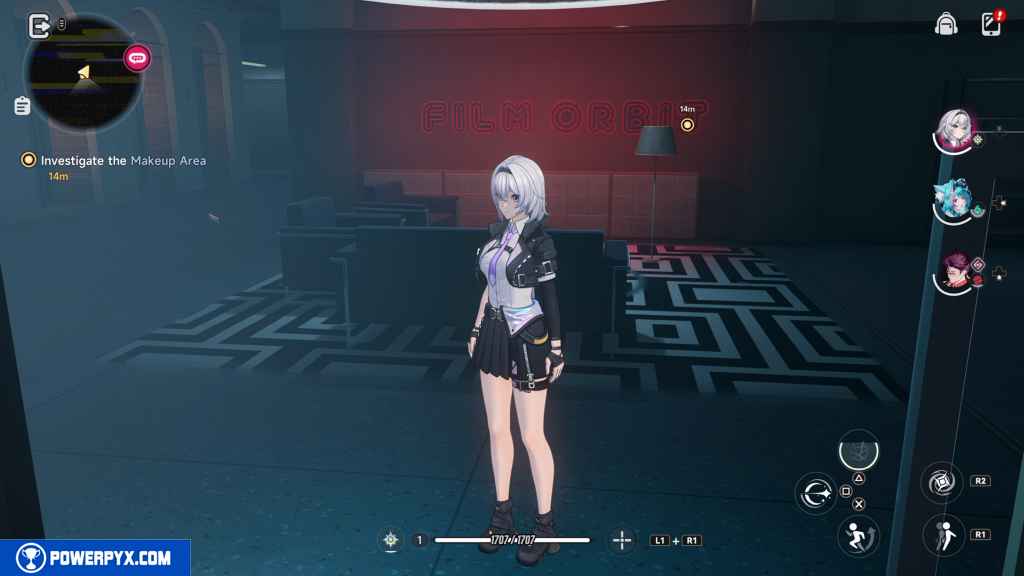1024x576 pixels.
Task: Trigger the running jump action icon
Action: [858, 535]
